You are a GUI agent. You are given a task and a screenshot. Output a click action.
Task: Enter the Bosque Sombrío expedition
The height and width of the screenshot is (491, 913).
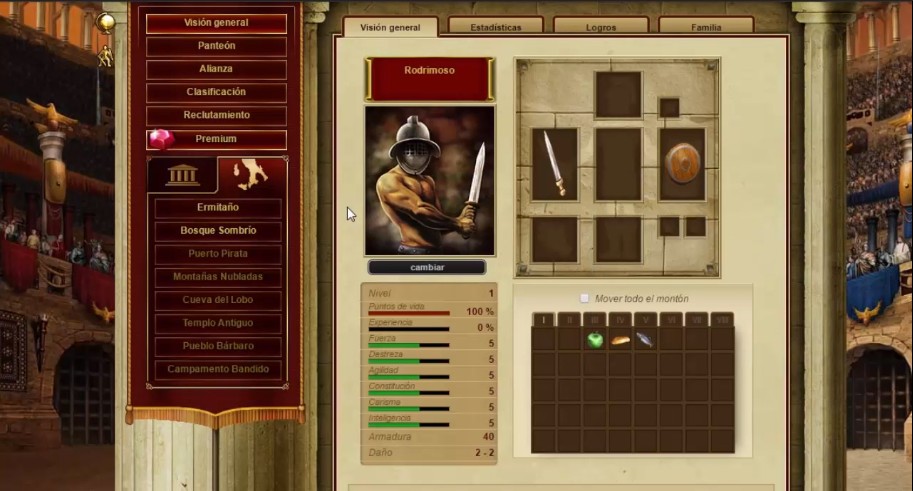(x=217, y=231)
